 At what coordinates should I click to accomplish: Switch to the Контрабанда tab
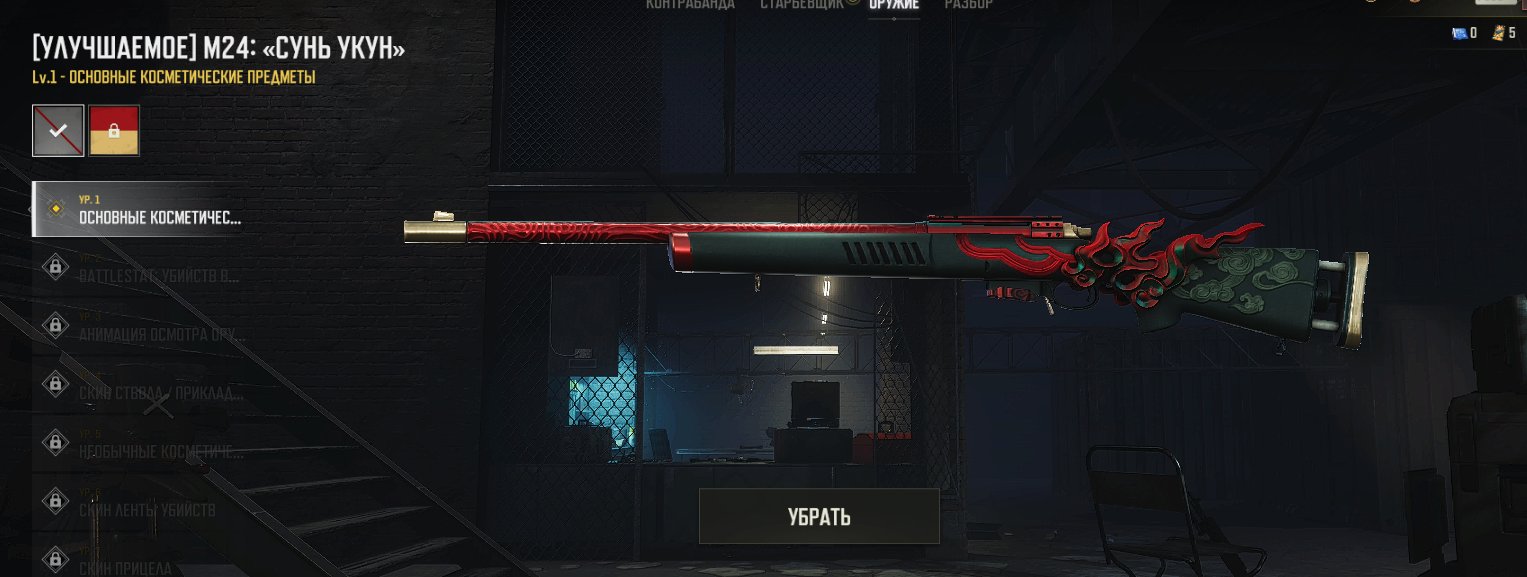click(690, 5)
